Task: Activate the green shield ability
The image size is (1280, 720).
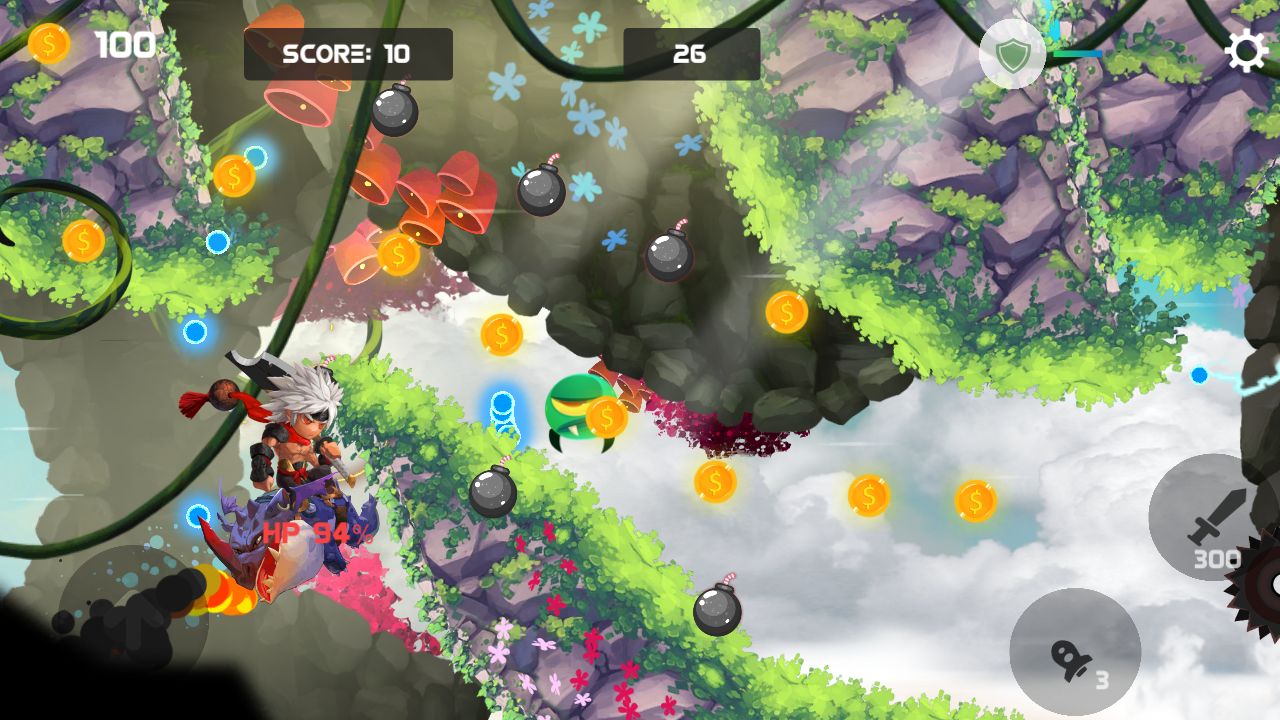Action: 1012,54
